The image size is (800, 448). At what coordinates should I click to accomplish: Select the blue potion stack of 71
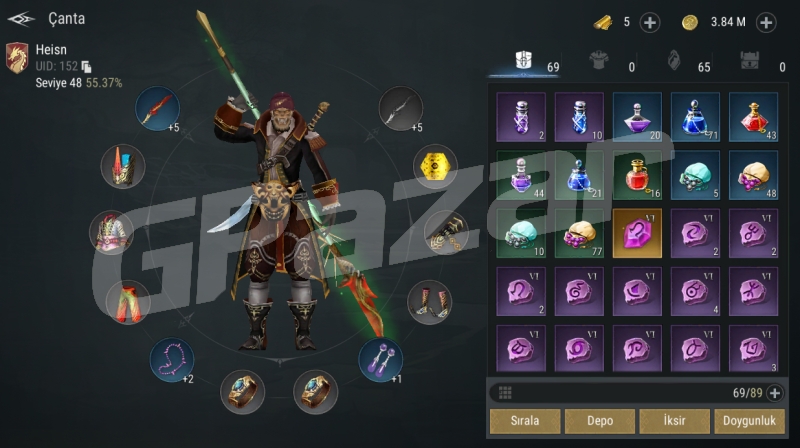(695, 118)
